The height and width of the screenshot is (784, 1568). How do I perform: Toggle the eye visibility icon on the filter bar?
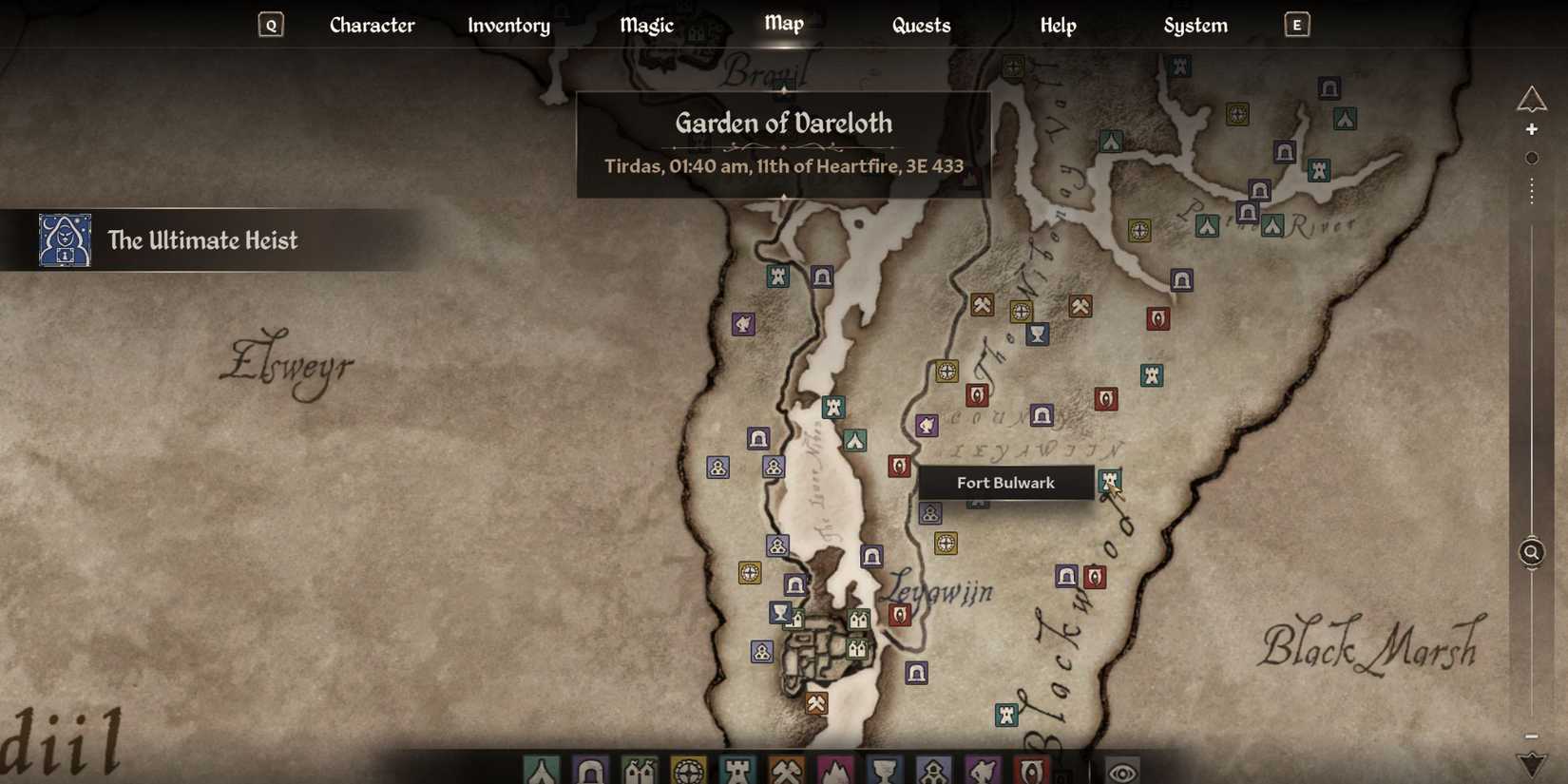[x=1124, y=770]
